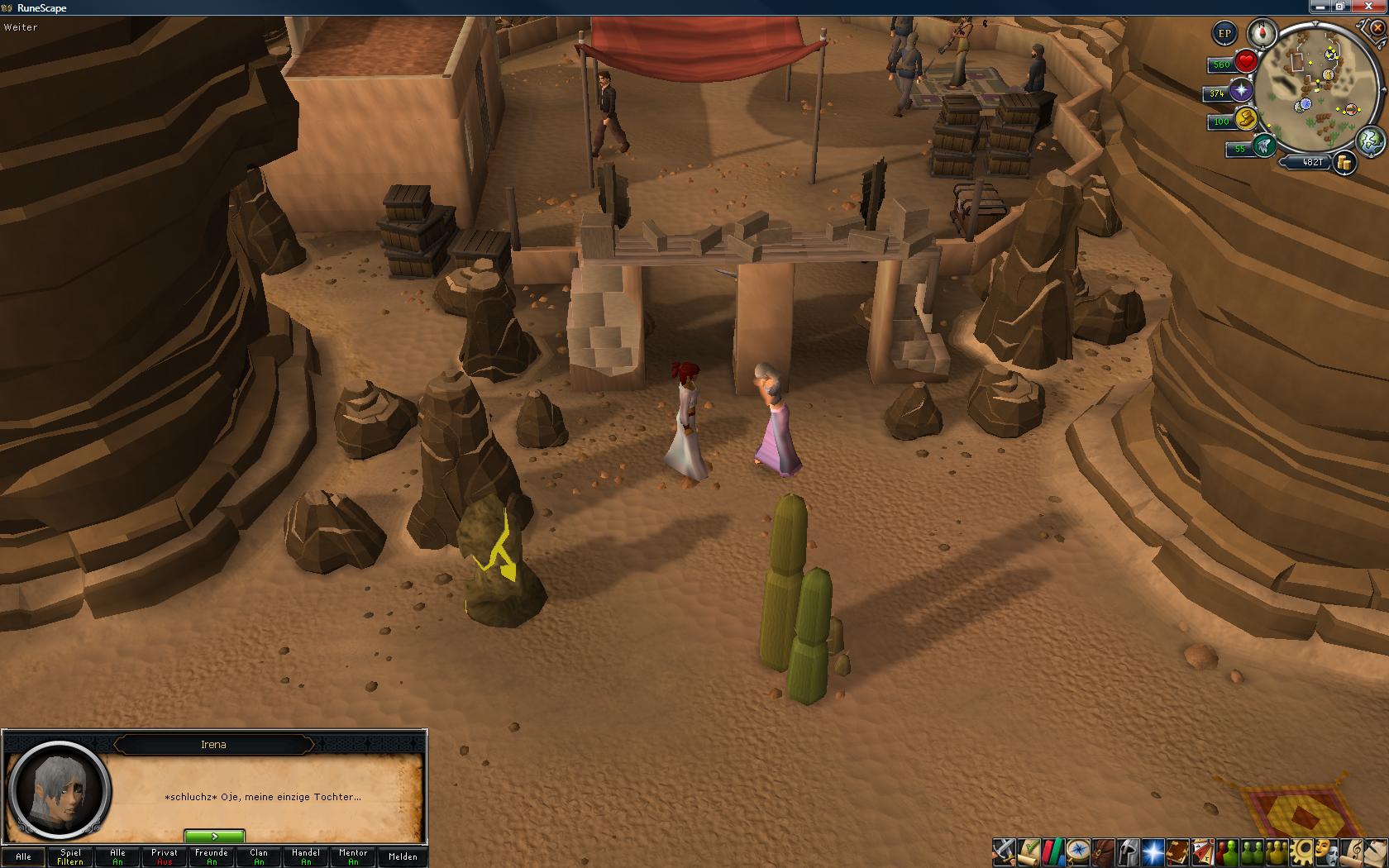Switch to the Privat chat tab
The image size is (1389, 868).
click(165, 856)
